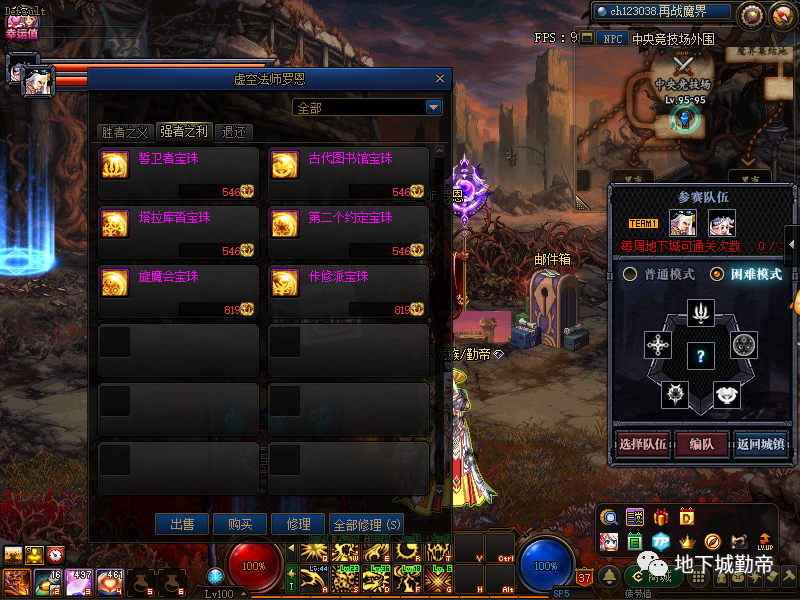Click the 购买 buy button
800x600 pixels.
tap(240, 524)
